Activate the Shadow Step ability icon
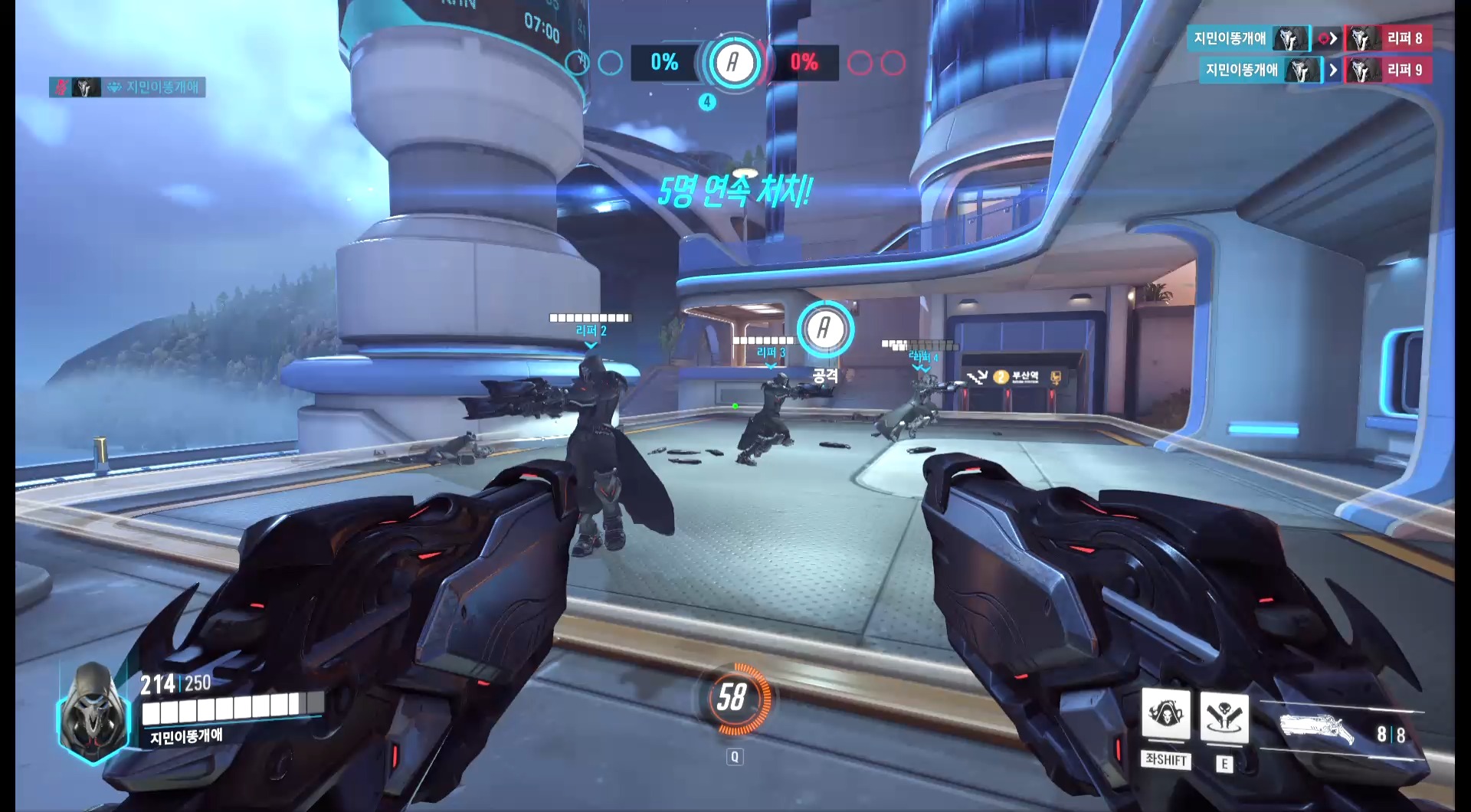 point(1224,717)
